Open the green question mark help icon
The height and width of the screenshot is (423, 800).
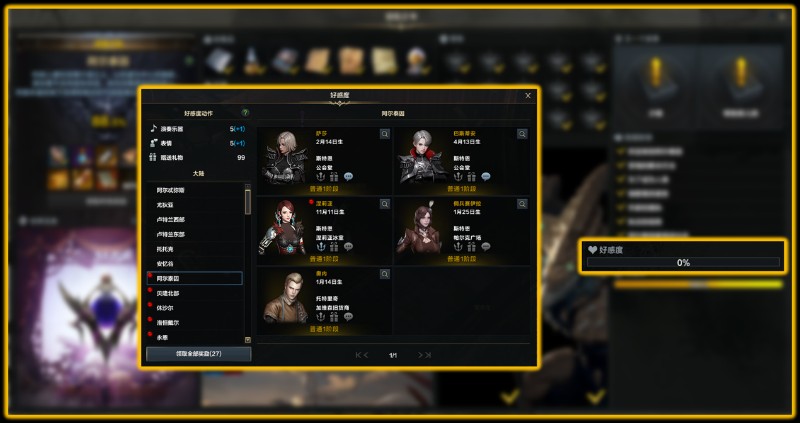245,113
